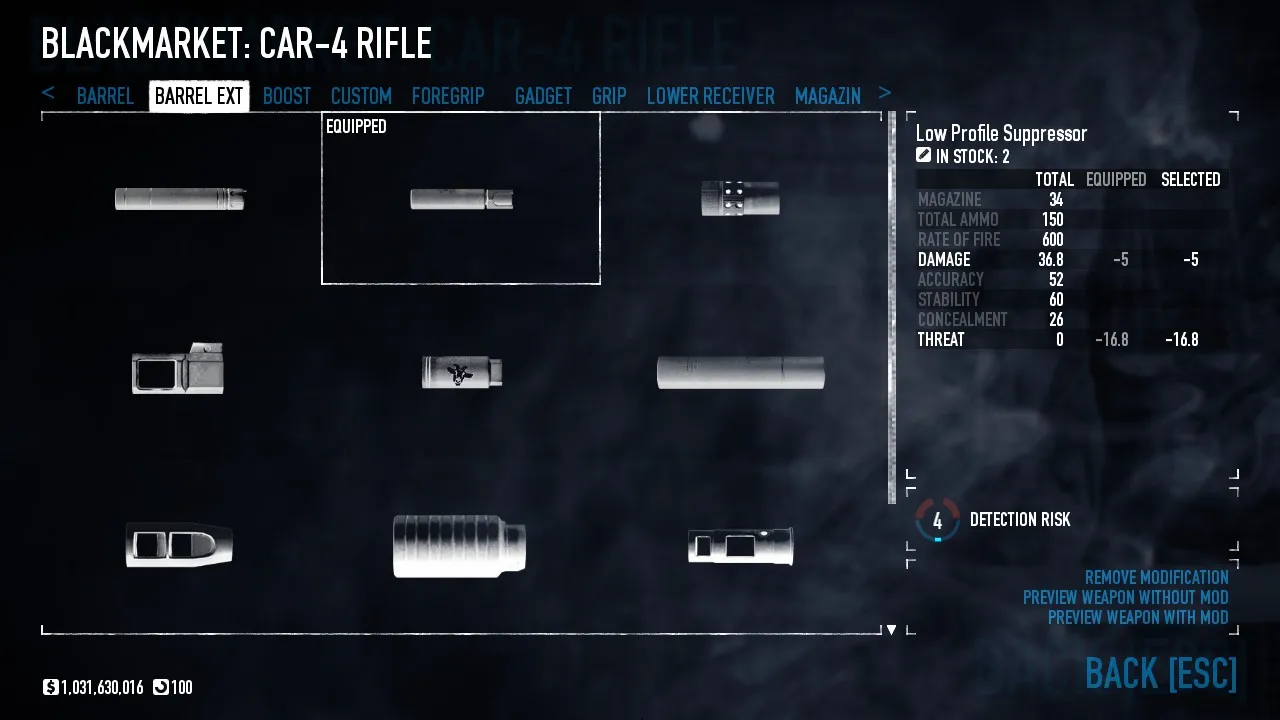This screenshot has height=720, width=1280.
Task: Select the flash hider at bottom right
Action: tap(741, 545)
